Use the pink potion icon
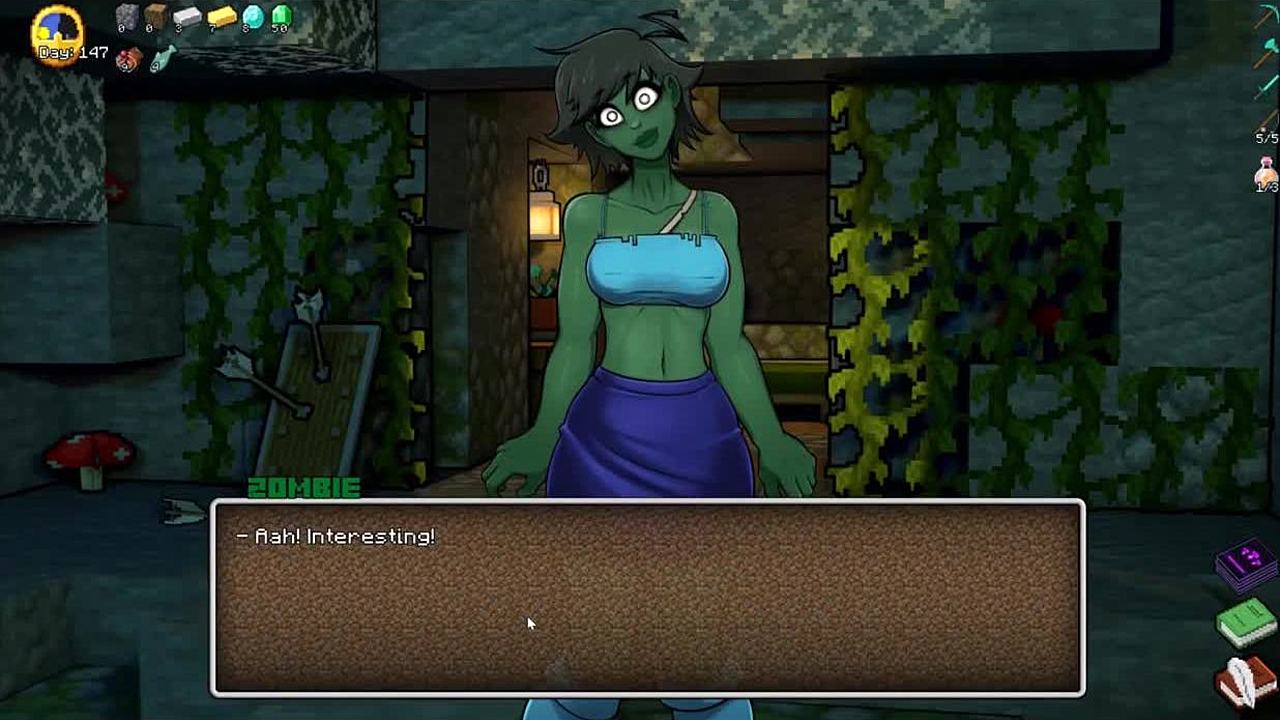 pos(1267,172)
